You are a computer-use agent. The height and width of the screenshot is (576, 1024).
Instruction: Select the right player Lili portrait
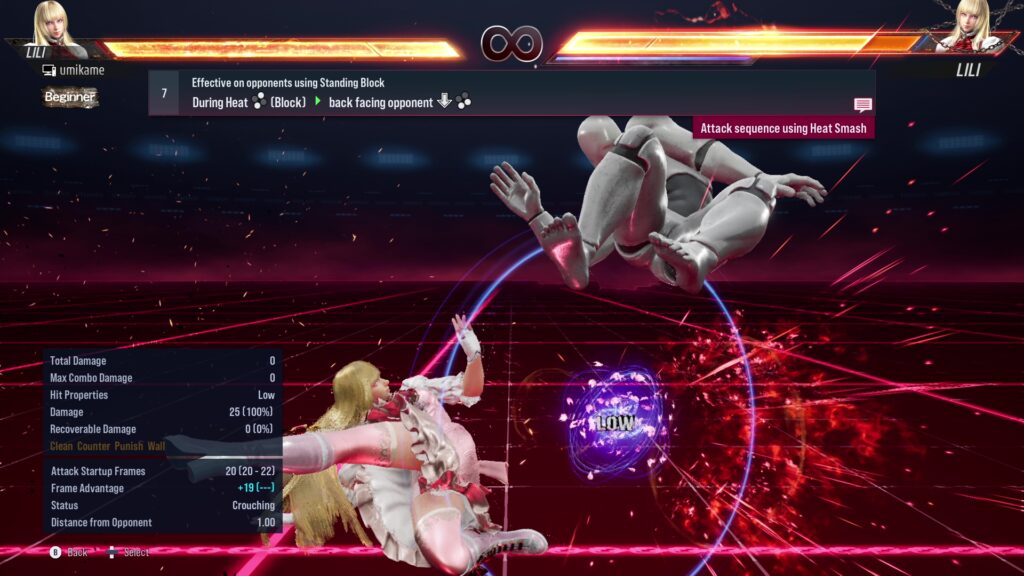click(969, 27)
